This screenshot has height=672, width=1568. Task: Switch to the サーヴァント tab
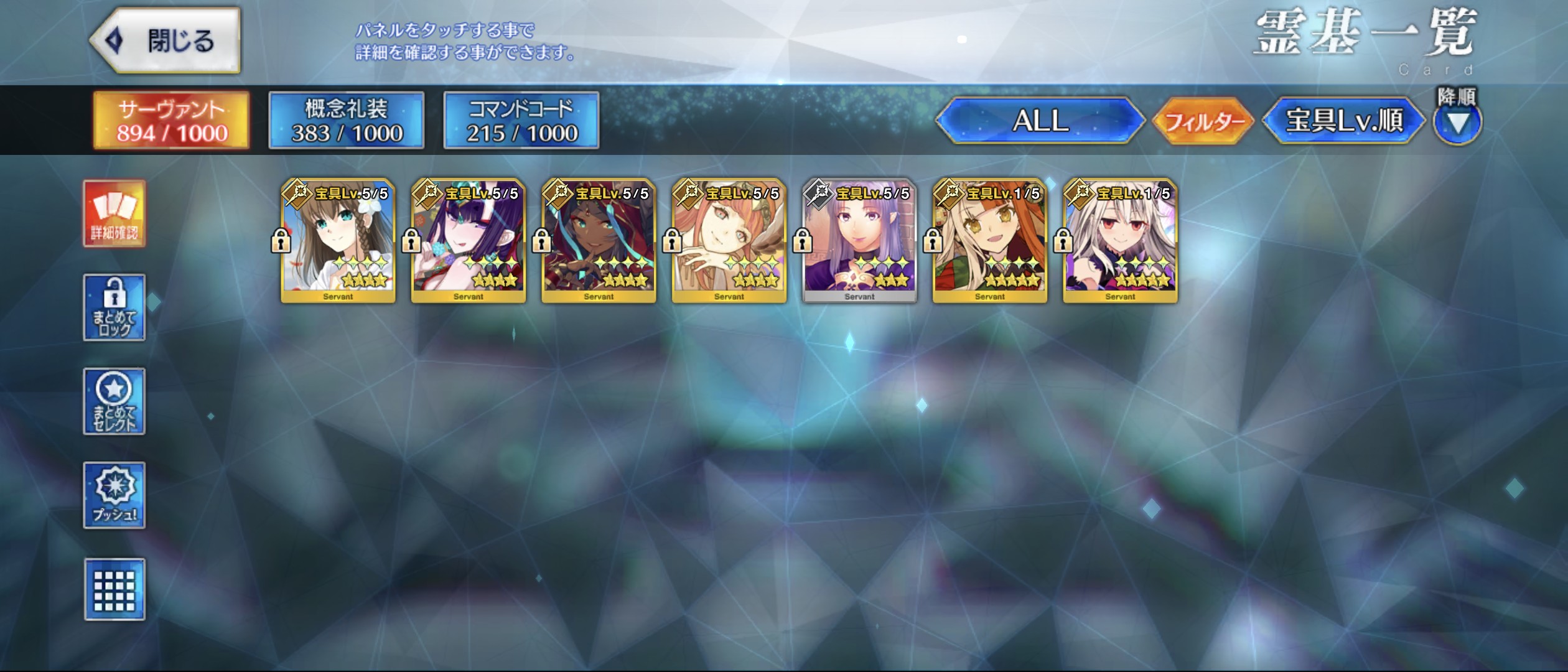click(x=172, y=121)
